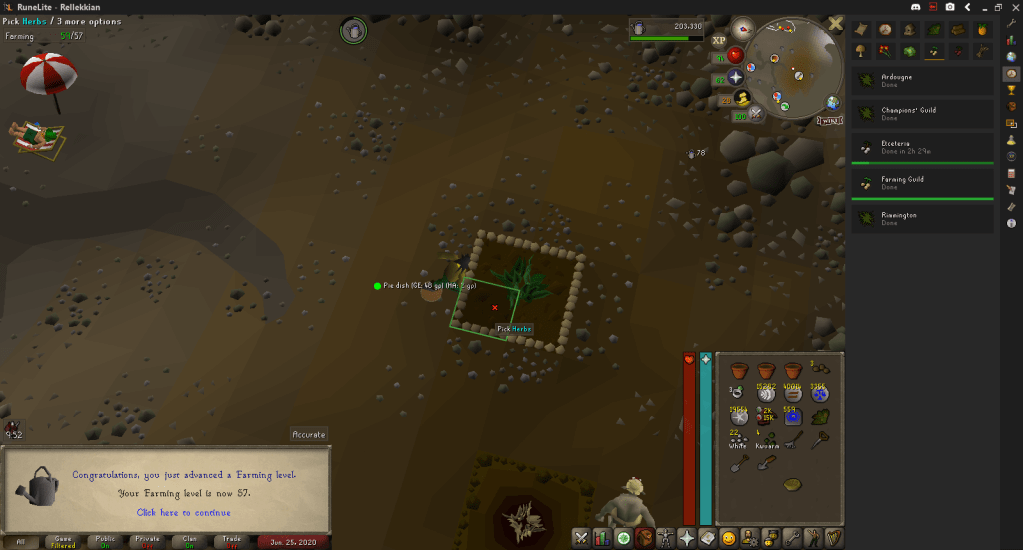Select the Farming Guild patch entry
Image resolution: width=1023 pixels, height=550 pixels.
(x=924, y=183)
